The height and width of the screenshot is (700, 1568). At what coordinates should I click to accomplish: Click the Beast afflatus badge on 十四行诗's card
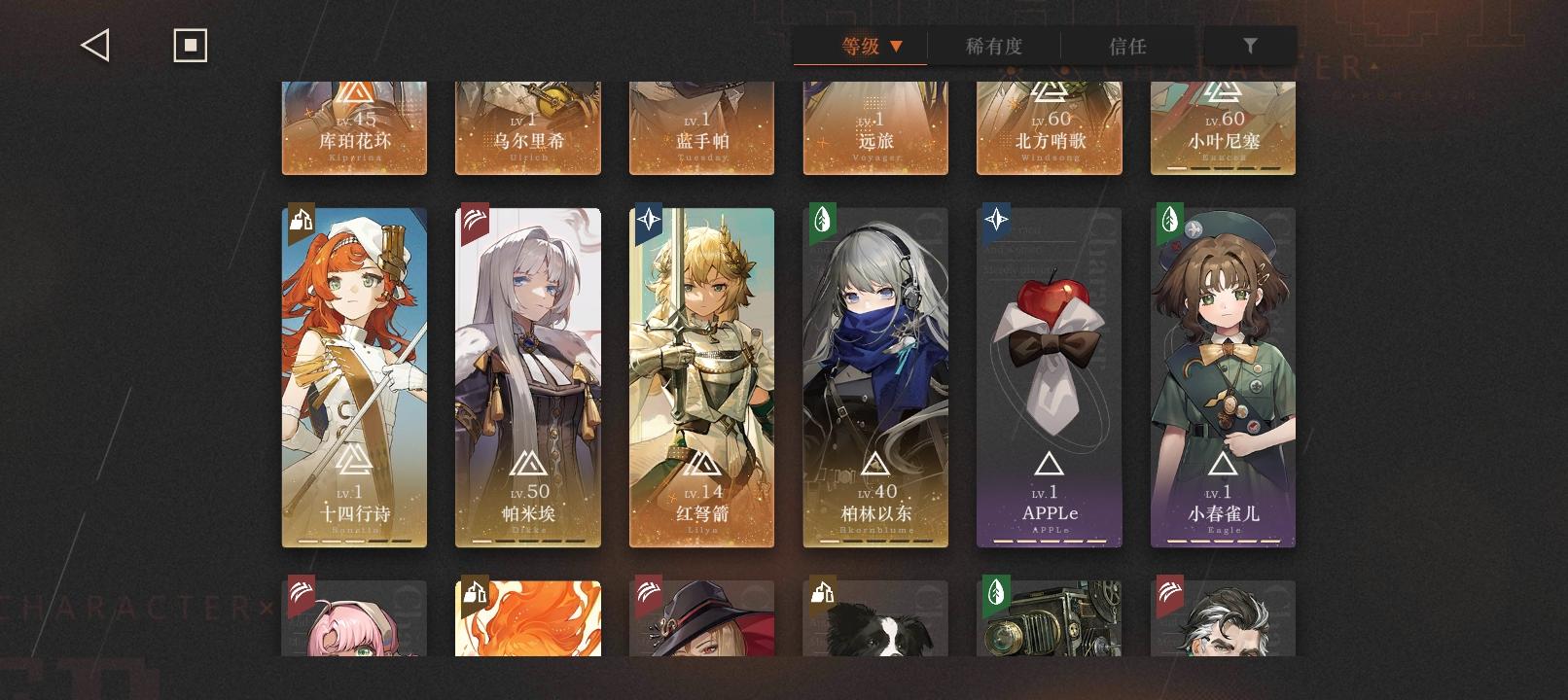tap(301, 222)
